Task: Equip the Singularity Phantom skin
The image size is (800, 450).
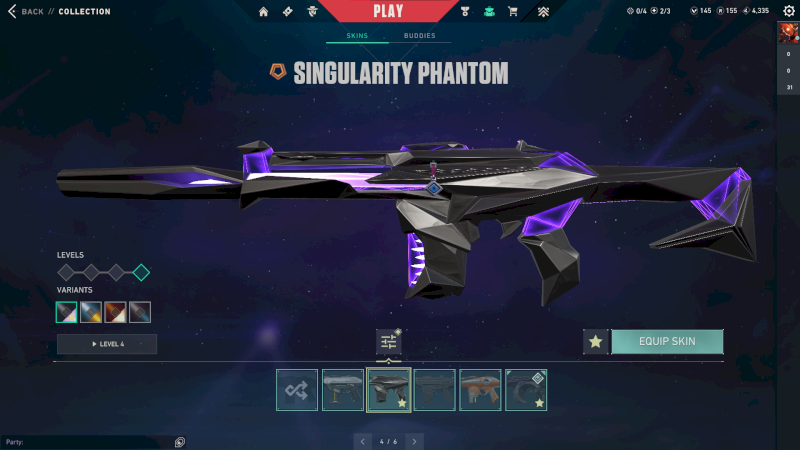Action: click(667, 342)
